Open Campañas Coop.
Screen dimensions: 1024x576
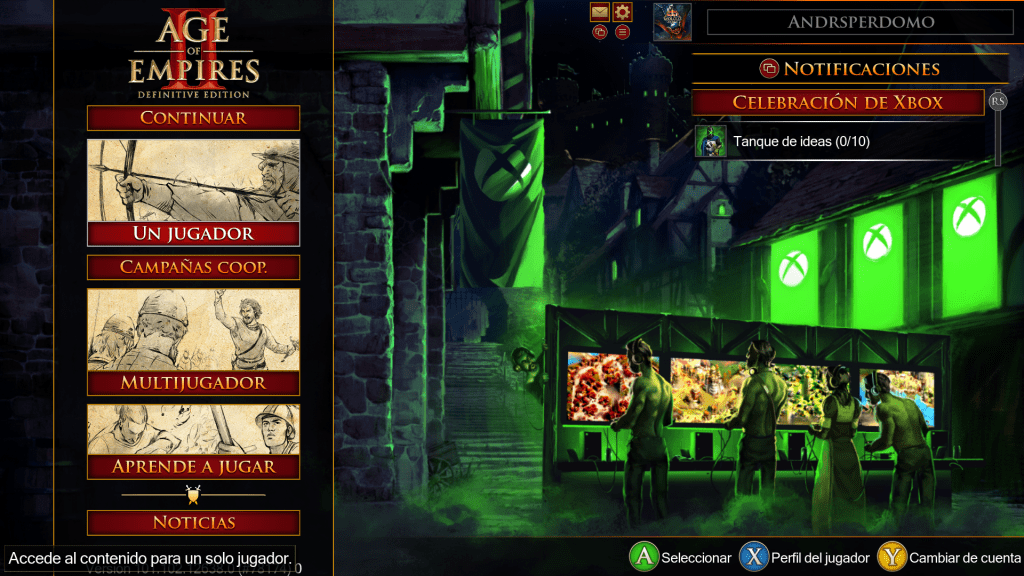[193, 267]
